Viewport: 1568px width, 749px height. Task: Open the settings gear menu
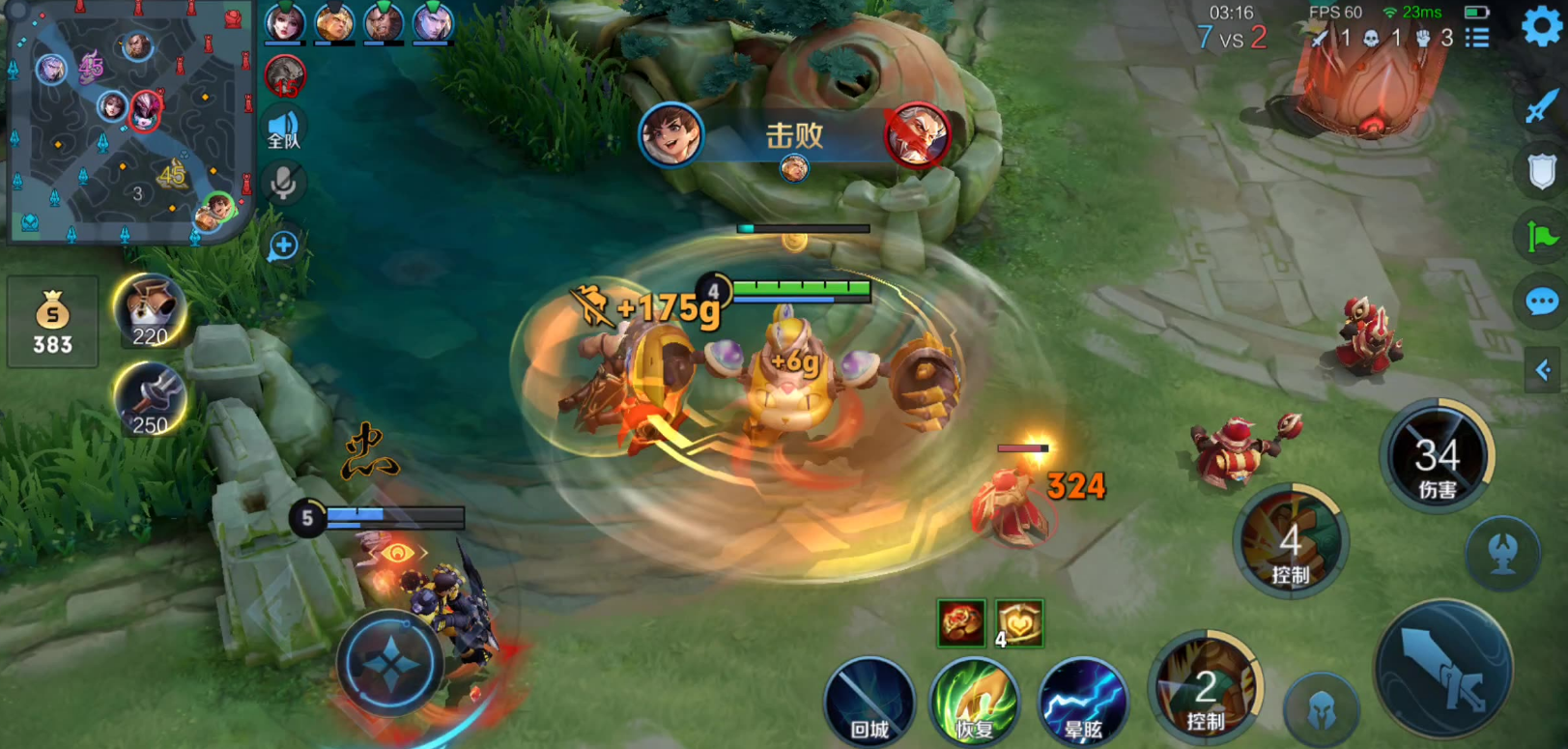1540,27
